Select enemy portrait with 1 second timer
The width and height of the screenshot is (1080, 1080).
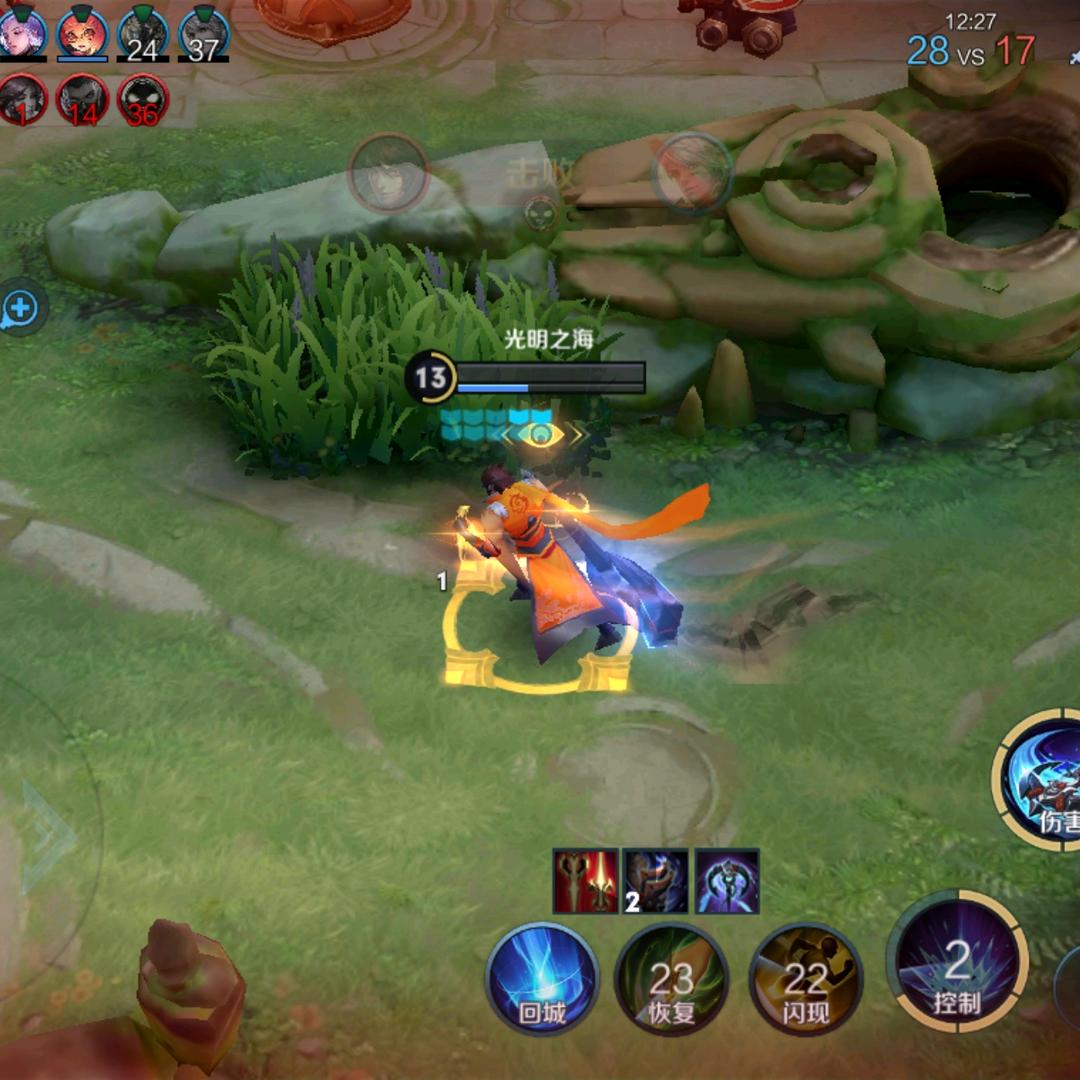point(22,100)
